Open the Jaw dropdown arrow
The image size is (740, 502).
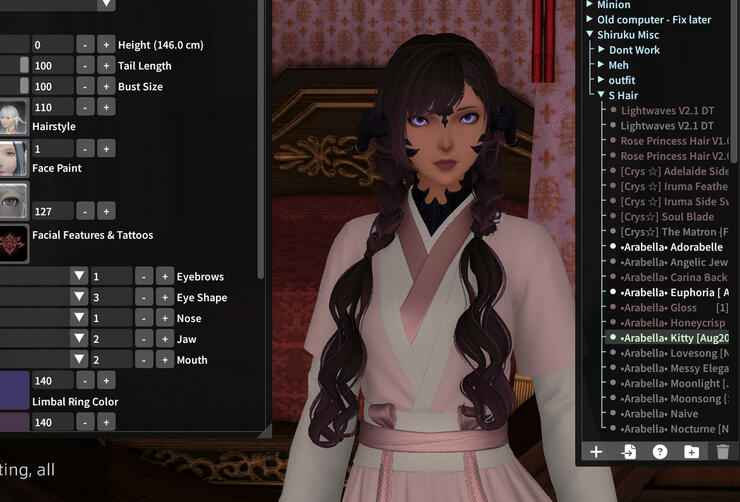[78, 339]
